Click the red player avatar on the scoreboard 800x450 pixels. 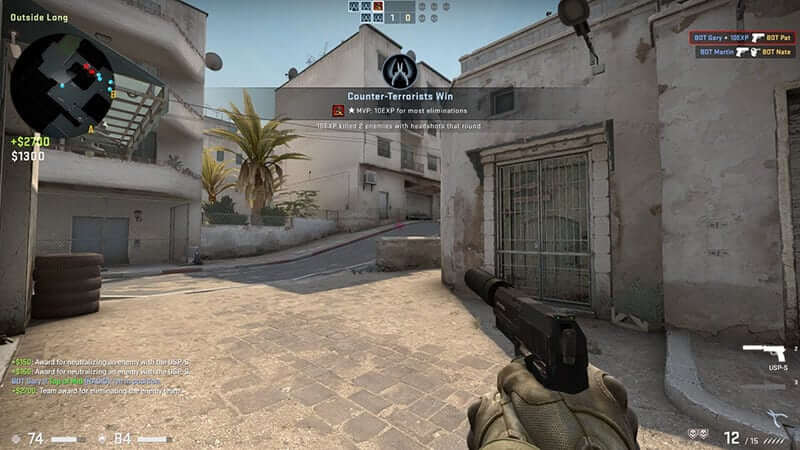click(380, 6)
